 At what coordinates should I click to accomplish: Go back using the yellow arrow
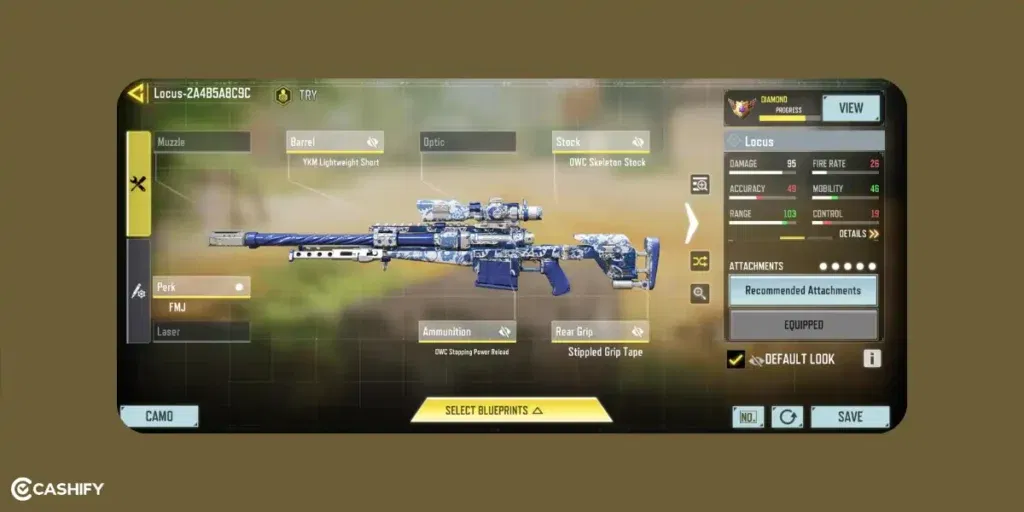136,94
